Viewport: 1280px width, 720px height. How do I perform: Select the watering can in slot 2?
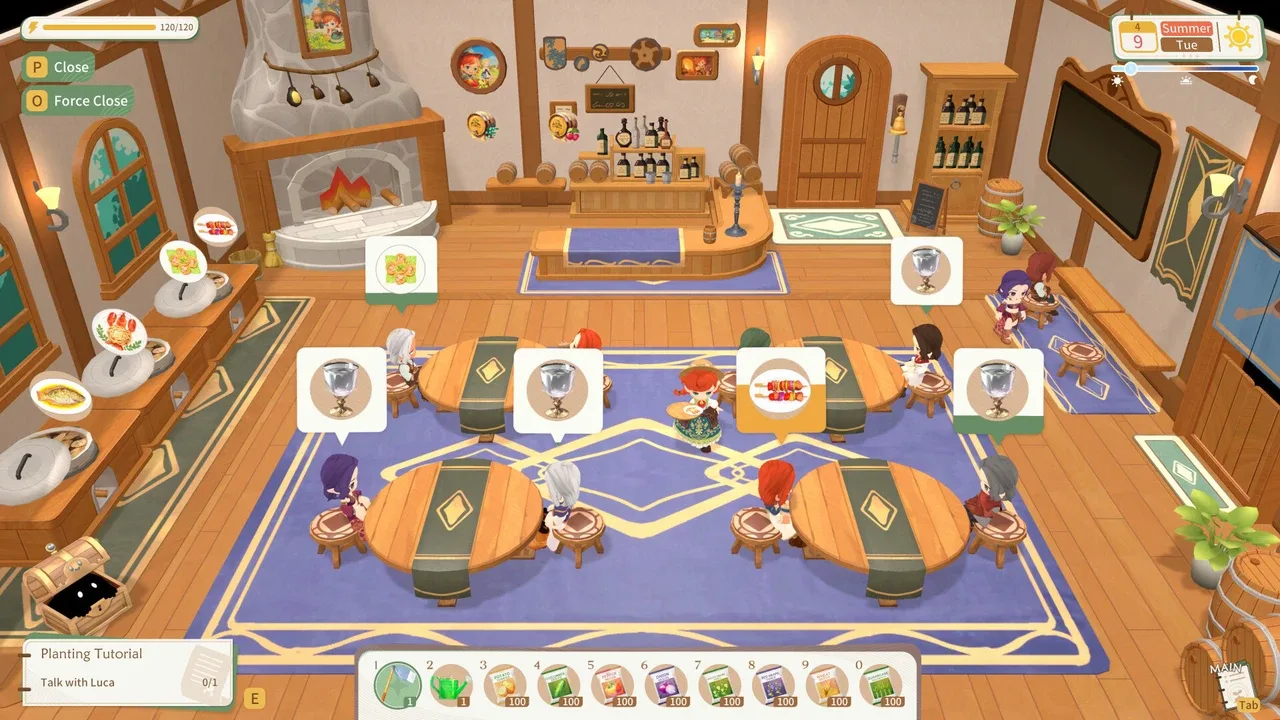pos(449,686)
